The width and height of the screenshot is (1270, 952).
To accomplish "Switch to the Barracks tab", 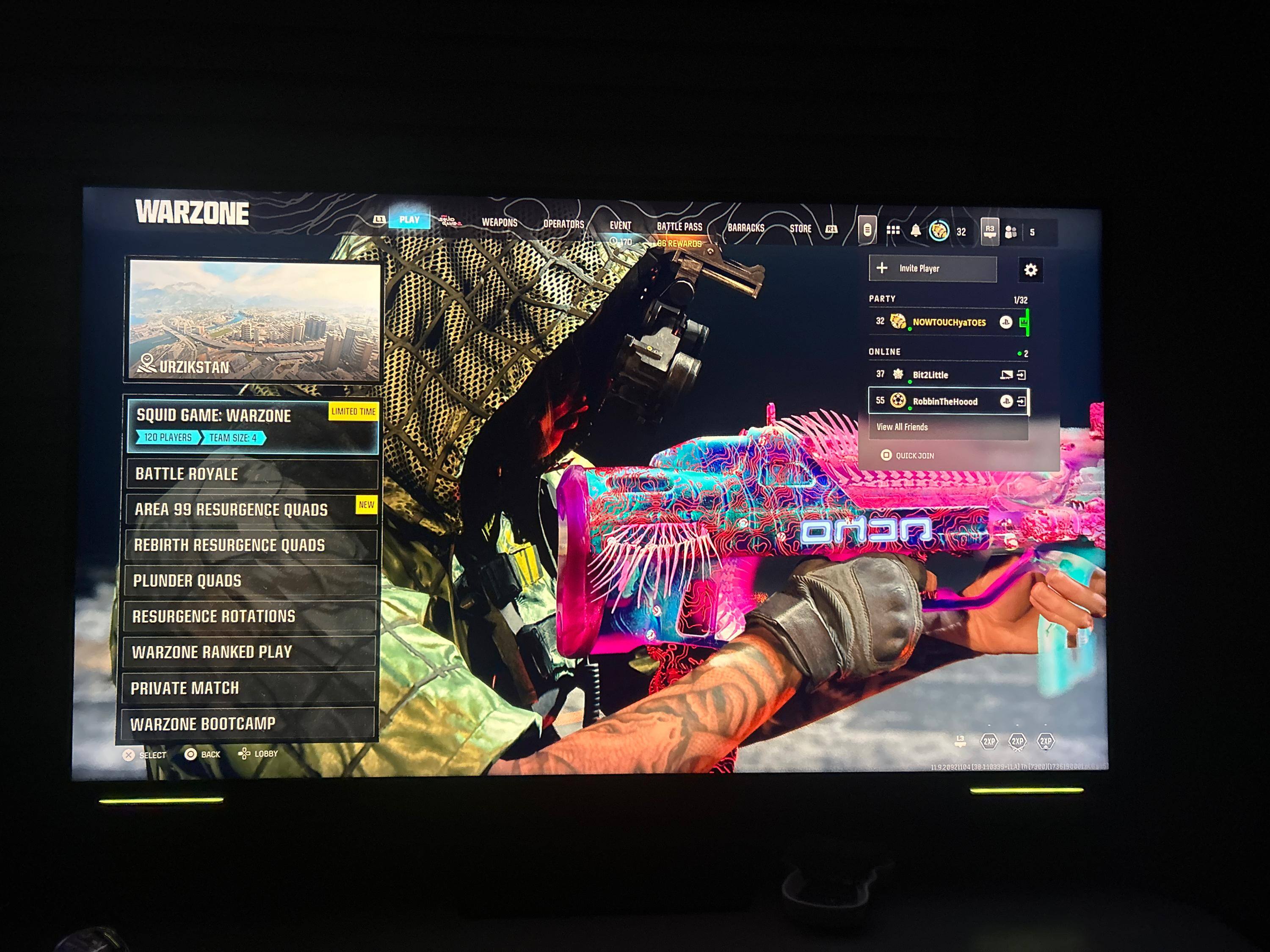I will click(746, 228).
